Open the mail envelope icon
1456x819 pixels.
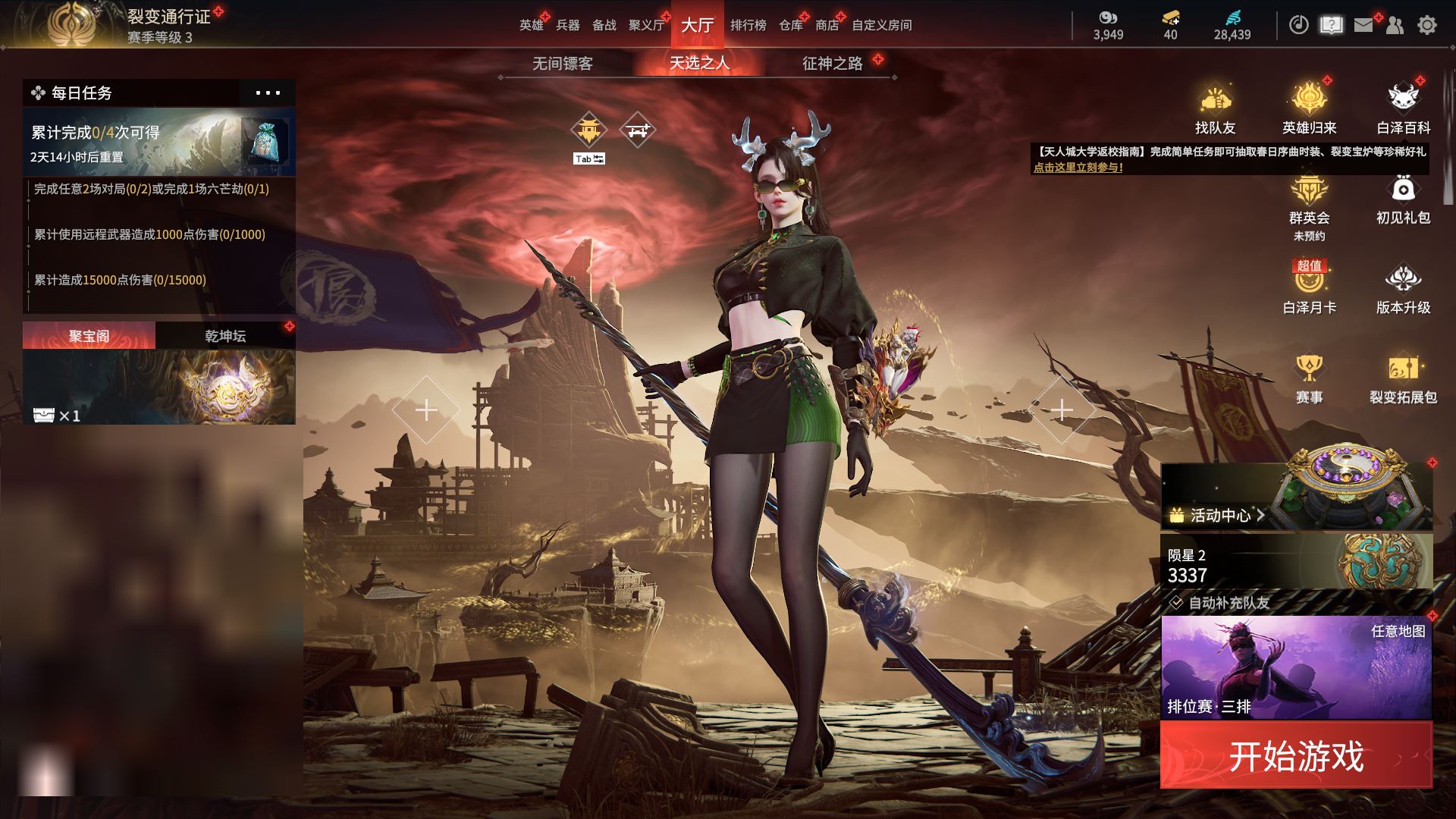pos(1363,25)
